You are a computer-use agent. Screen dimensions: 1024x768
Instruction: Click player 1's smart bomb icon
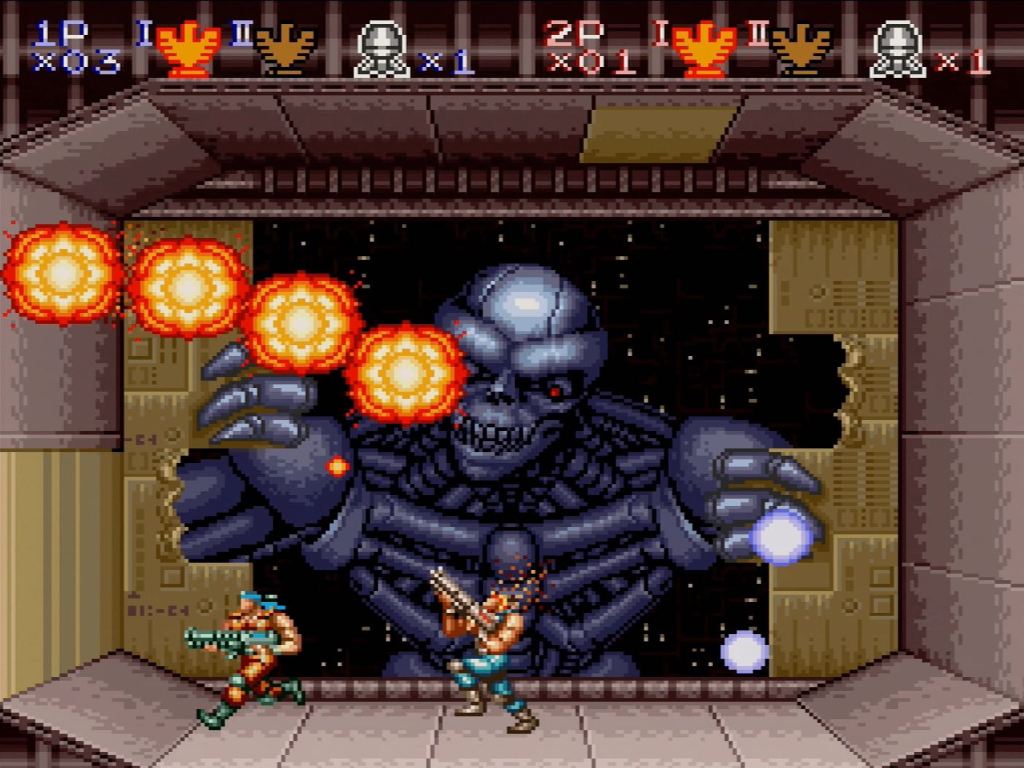(381, 50)
